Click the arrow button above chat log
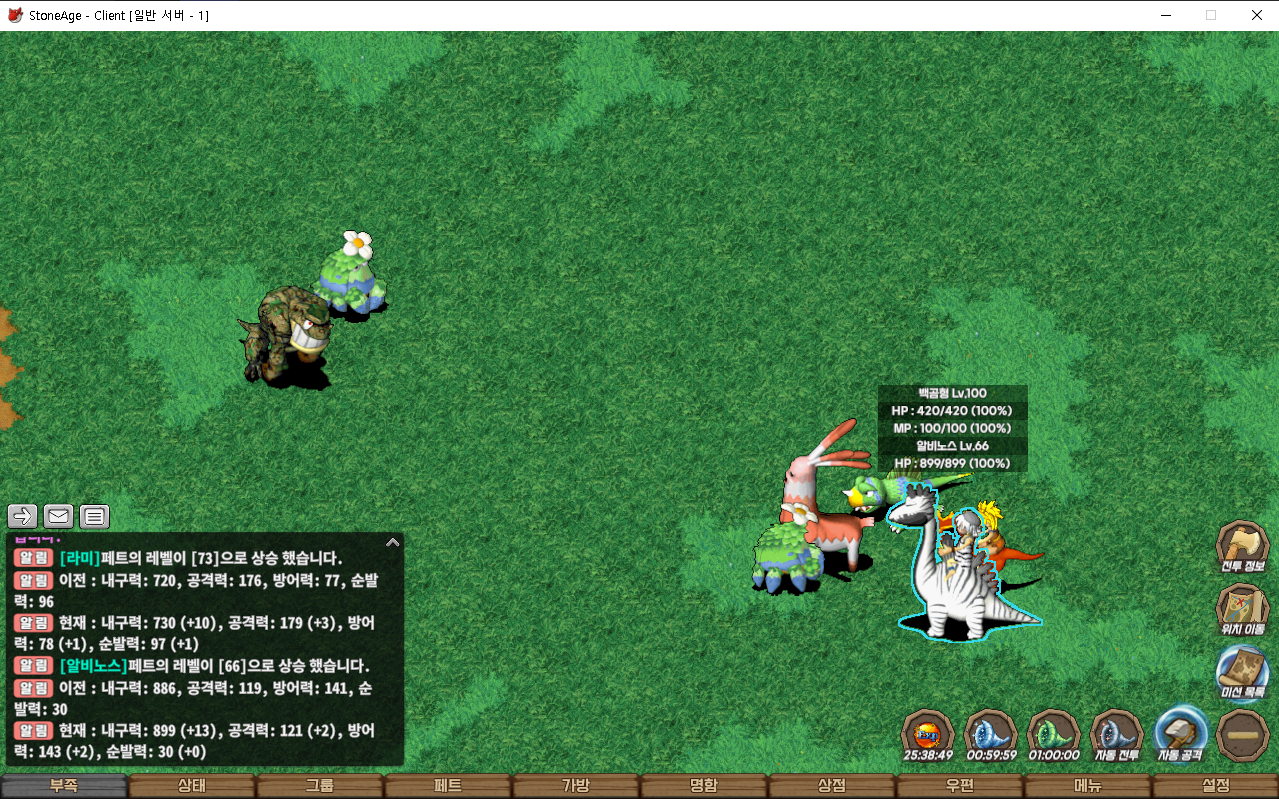The height and width of the screenshot is (799, 1279). click(x=23, y=517)
